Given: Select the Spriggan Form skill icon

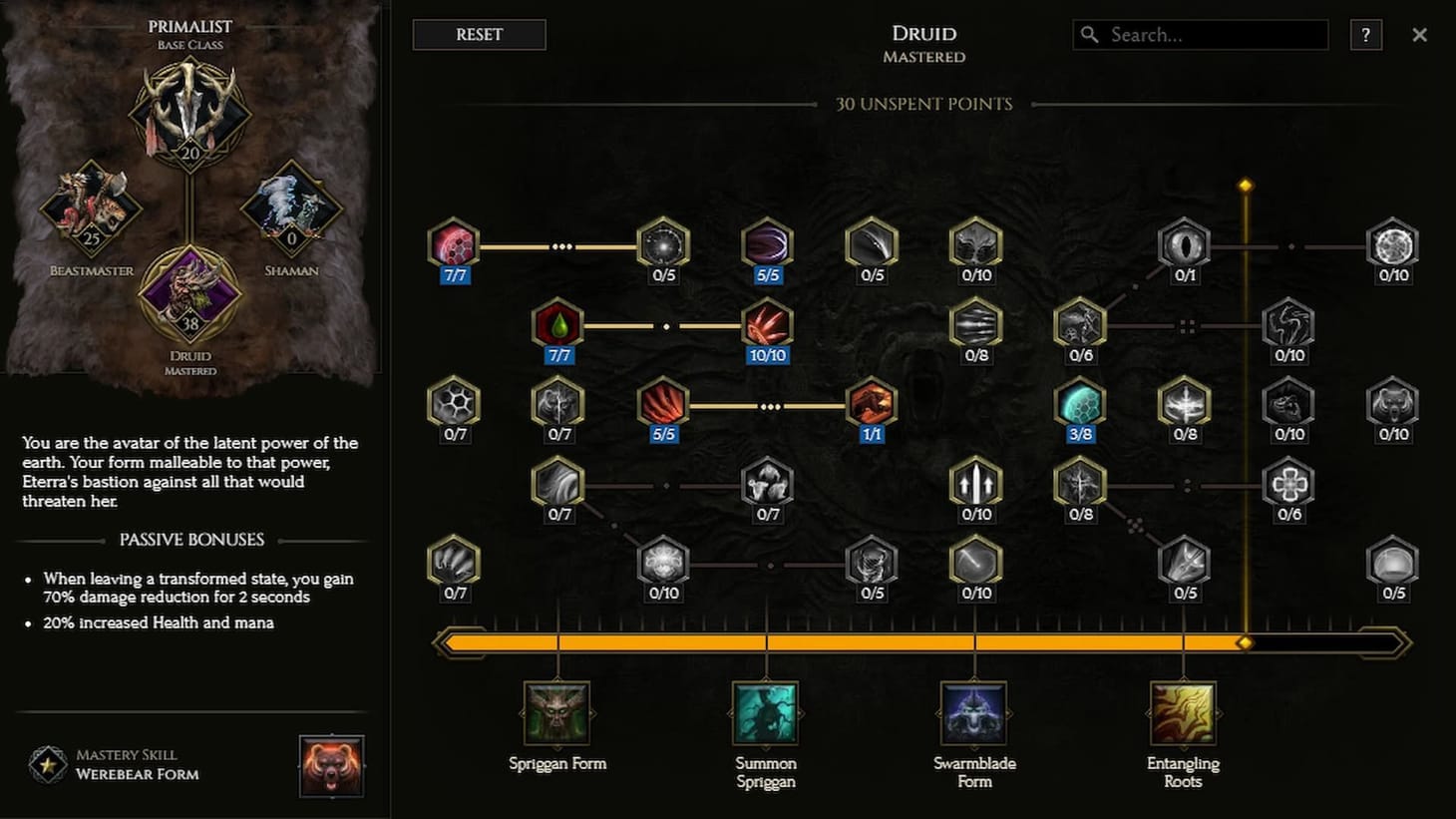Looking at the screenshot, I should point(557,712).
